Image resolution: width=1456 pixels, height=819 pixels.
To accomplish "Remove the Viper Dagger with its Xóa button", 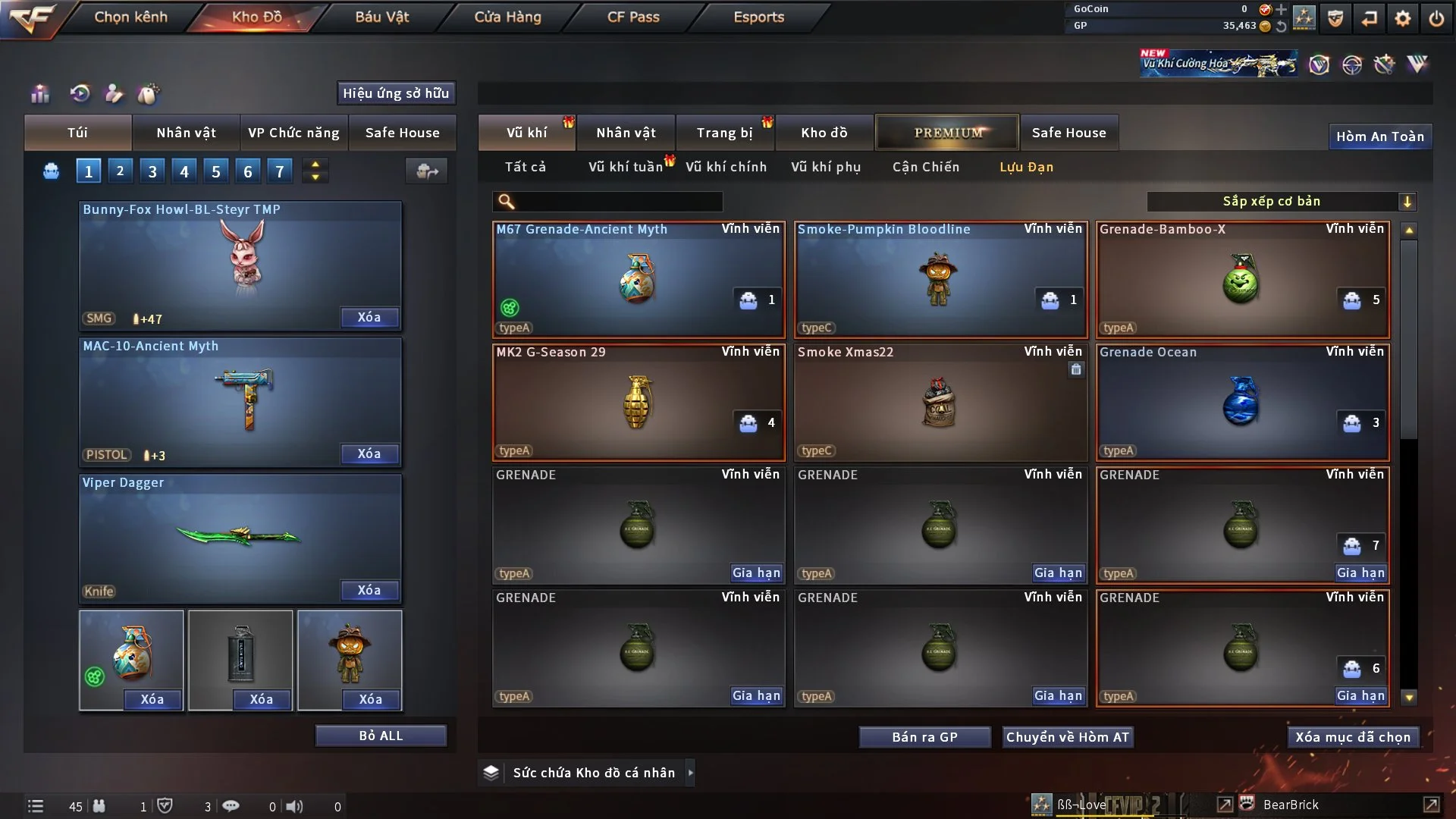I will (369, 590).
